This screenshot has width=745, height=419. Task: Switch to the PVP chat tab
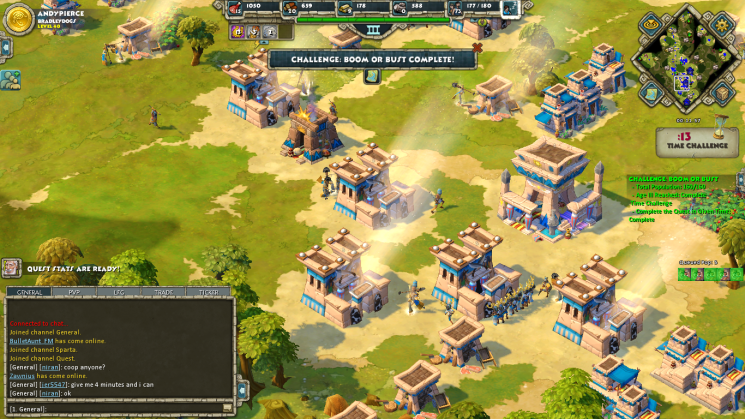pos(75,292)
